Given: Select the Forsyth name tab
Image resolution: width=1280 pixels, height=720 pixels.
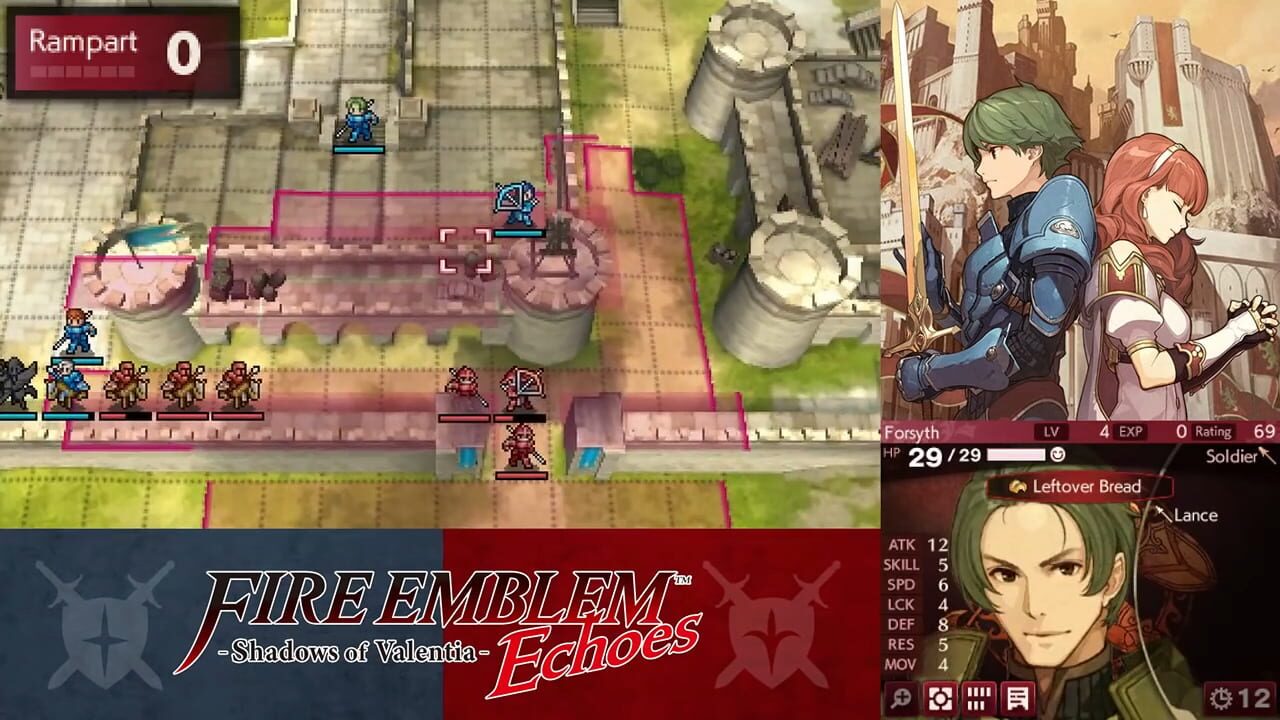Looking at the screenshot, I should tap(910, 432).
